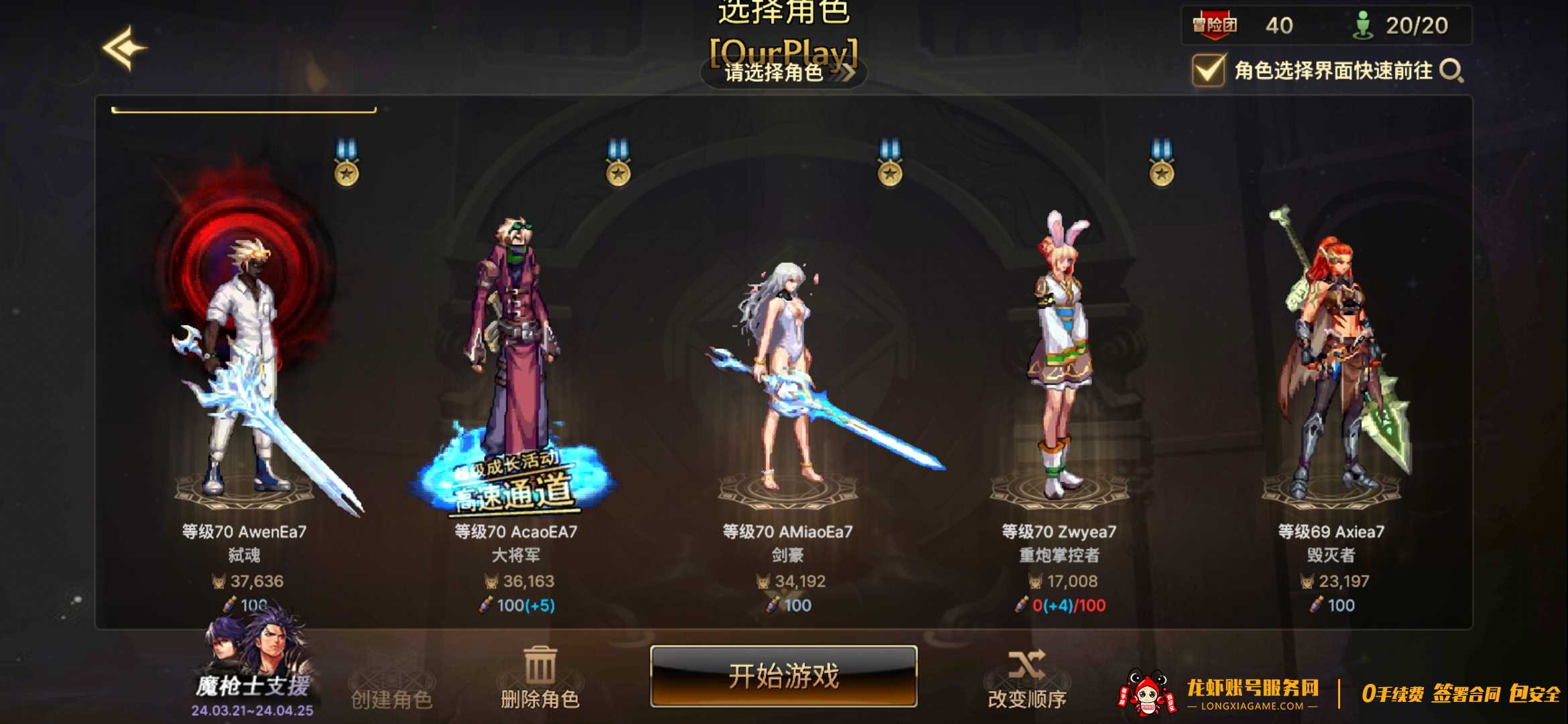Open search via the magnifier icon
Viewport: 1568px width, 724px height.
[1449, 69]
